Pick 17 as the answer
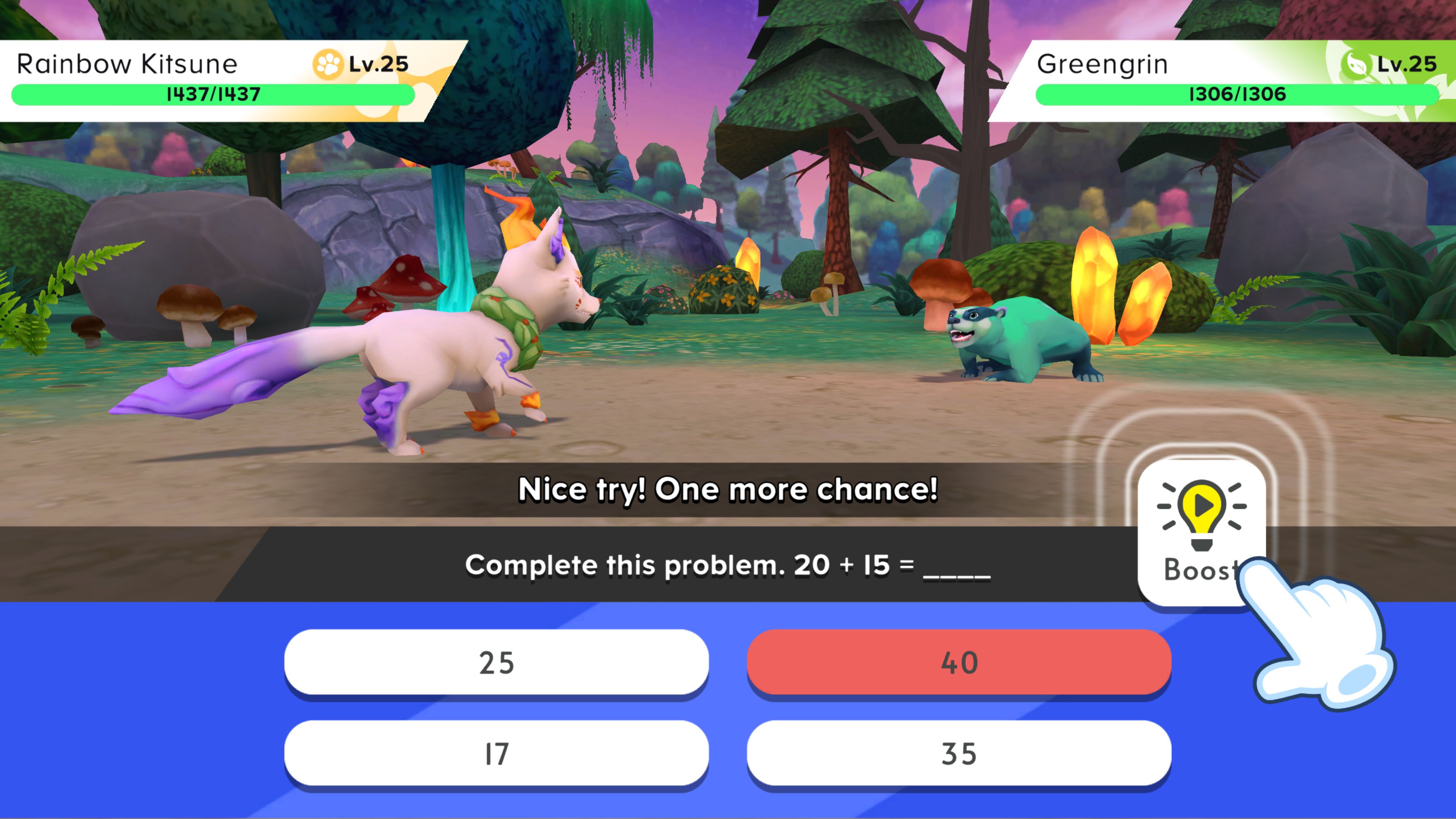Viewport: 1456px width, 819px height. point(496,753)
